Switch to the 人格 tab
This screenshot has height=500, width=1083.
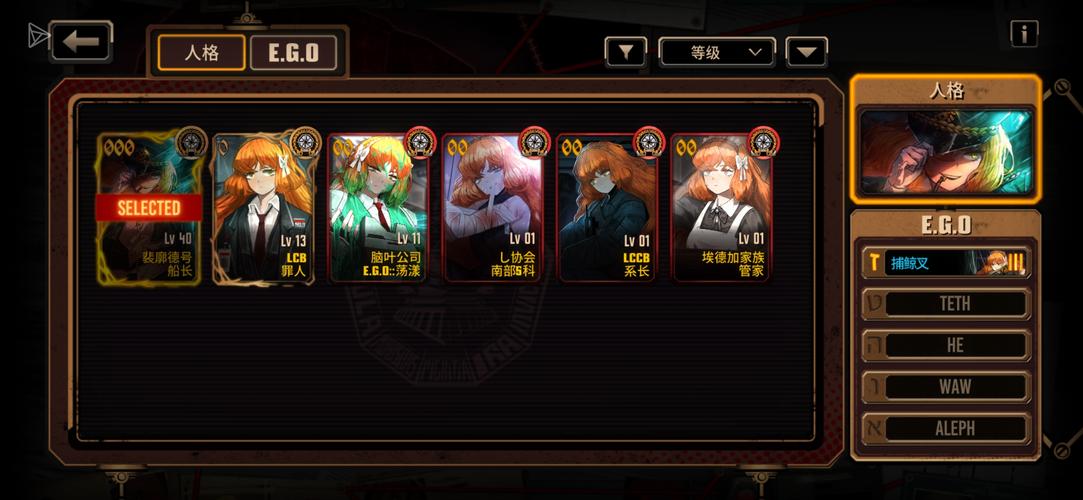coord(201,52)
